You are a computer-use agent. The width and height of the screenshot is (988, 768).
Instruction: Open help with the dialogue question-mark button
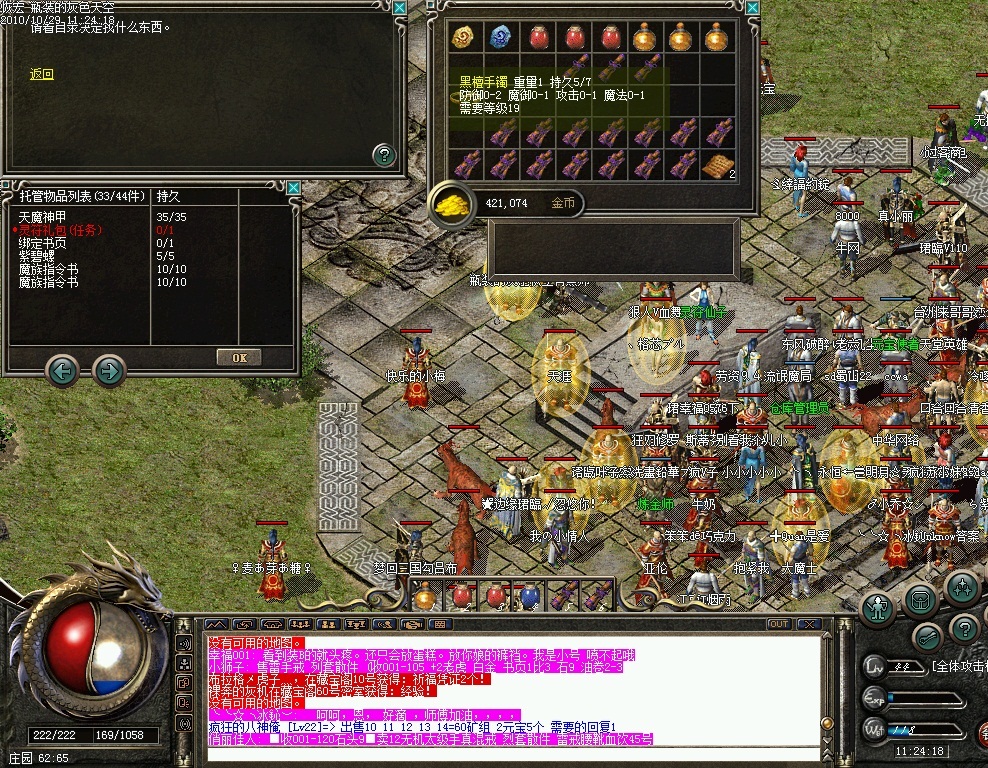click(384, 155)
